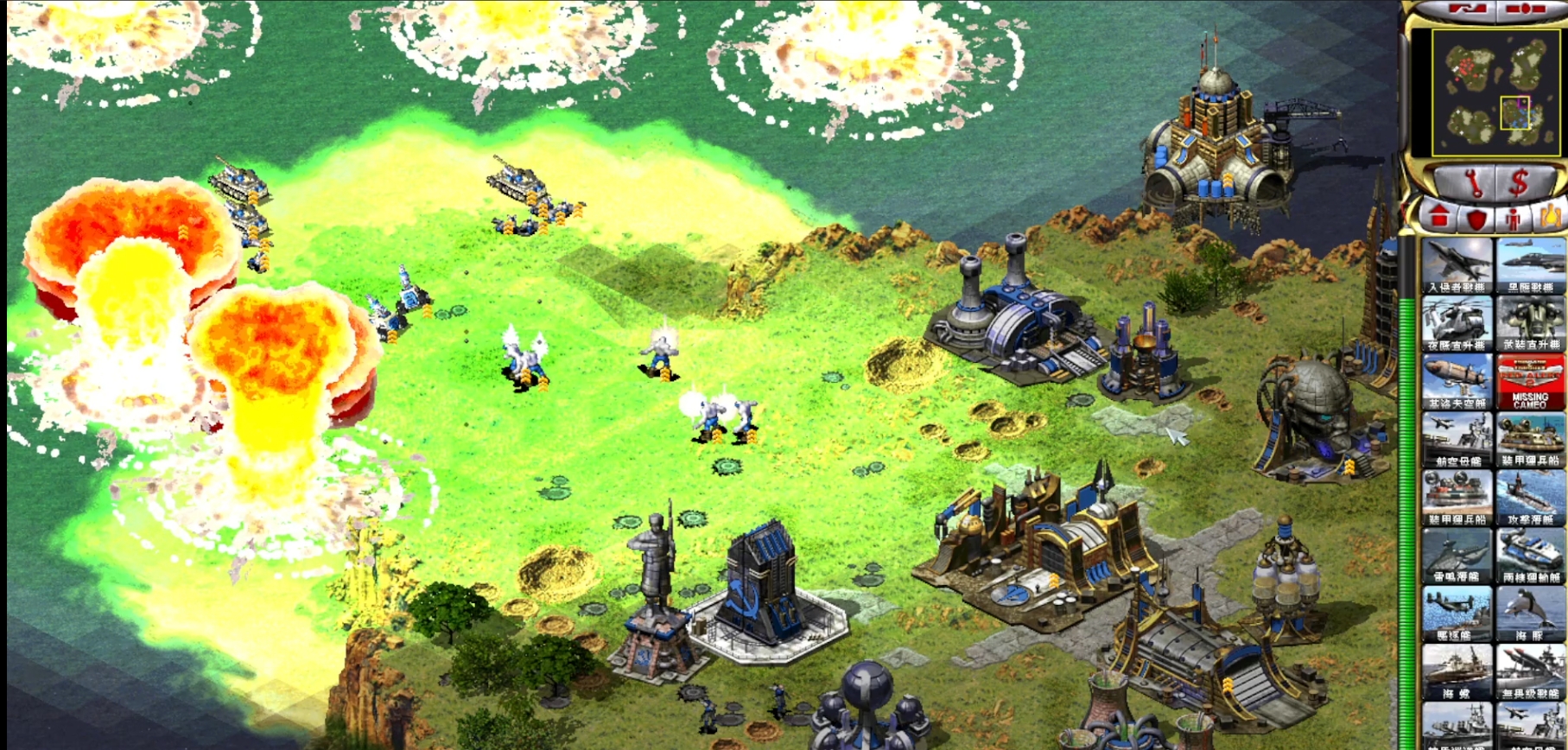Screen dimensions: 1568x750
Task: Build a Nighthawk transport helicopter (夜鷹直升機)
Action: (x=1457, y=323)
